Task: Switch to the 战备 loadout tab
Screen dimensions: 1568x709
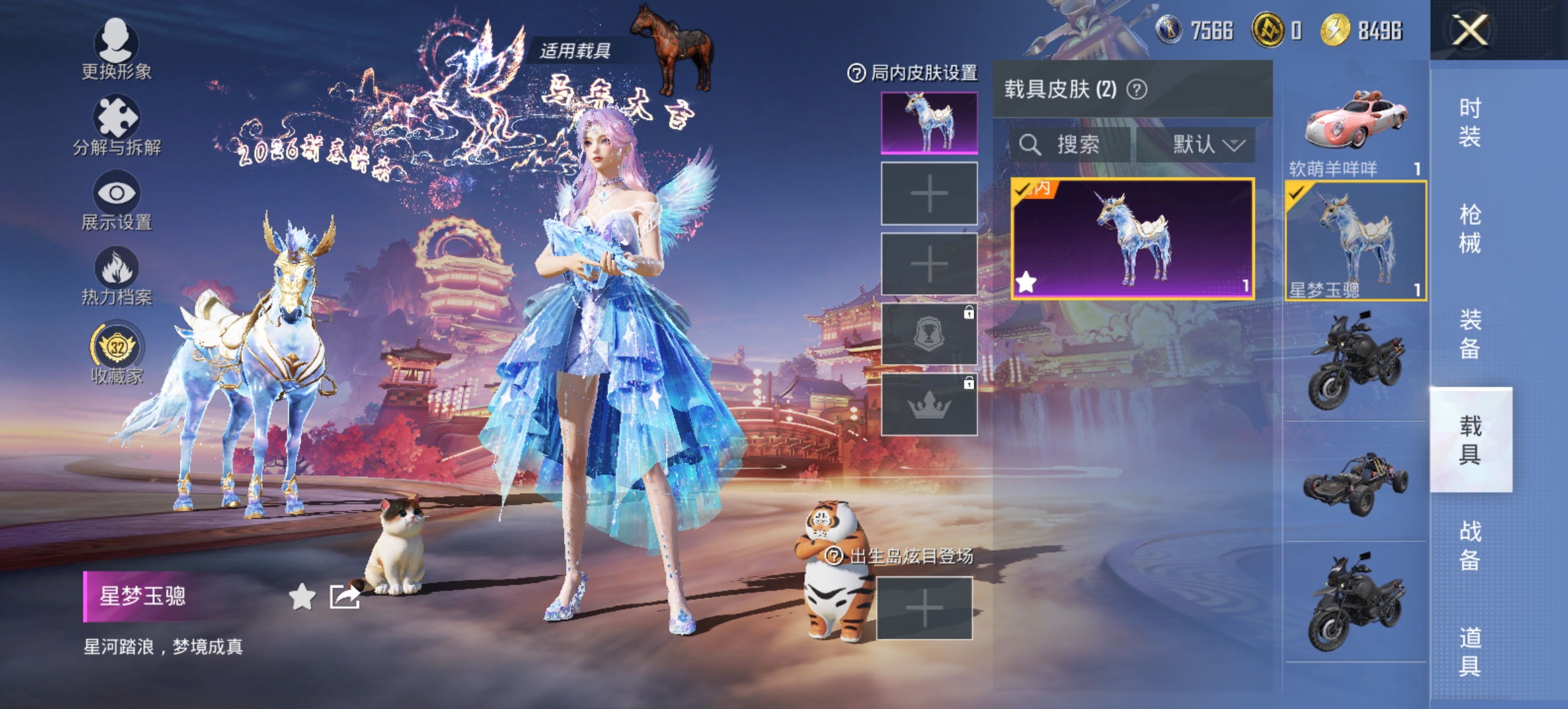Action: [1470, 546]
